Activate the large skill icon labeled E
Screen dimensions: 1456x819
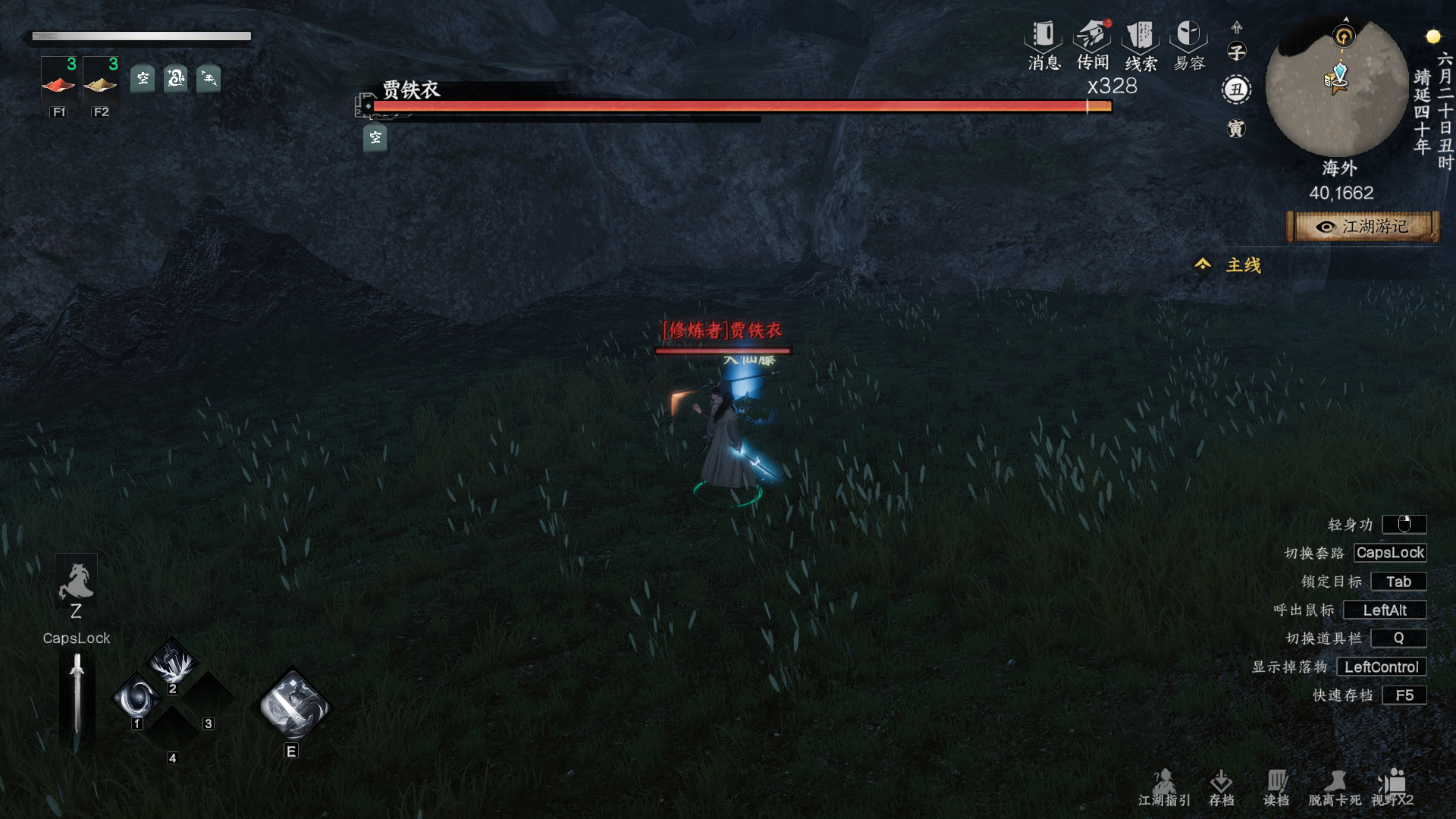point(293,705)
